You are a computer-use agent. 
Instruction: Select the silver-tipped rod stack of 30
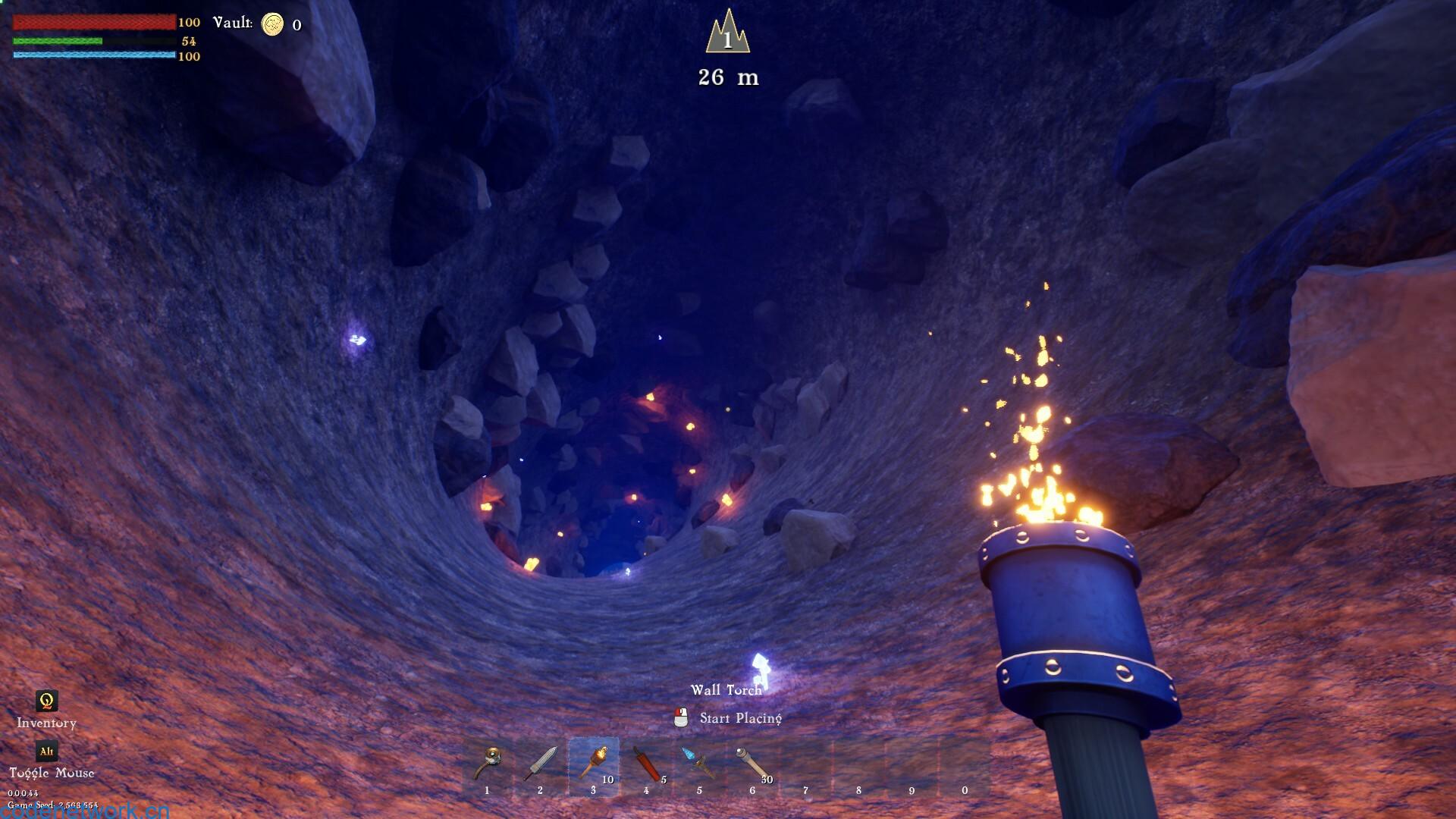coord(753,764)
